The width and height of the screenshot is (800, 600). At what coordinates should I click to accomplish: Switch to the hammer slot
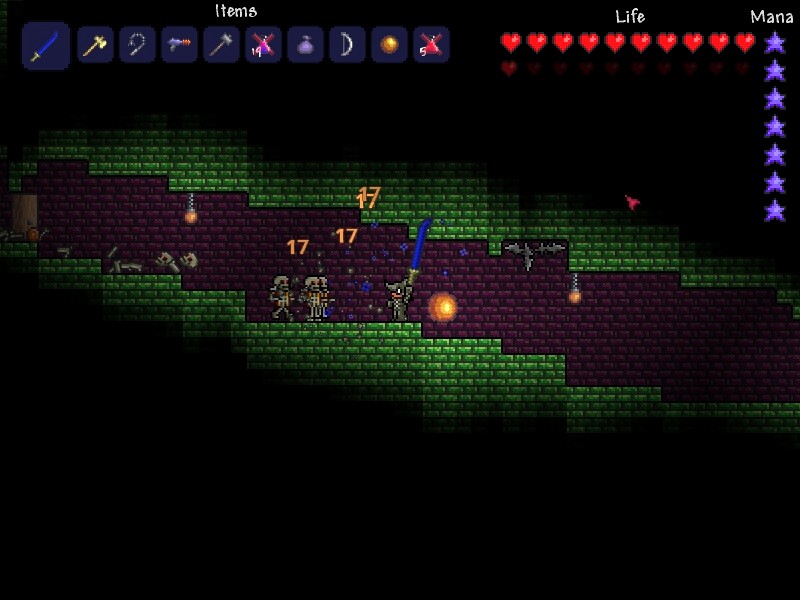[221, 45]
